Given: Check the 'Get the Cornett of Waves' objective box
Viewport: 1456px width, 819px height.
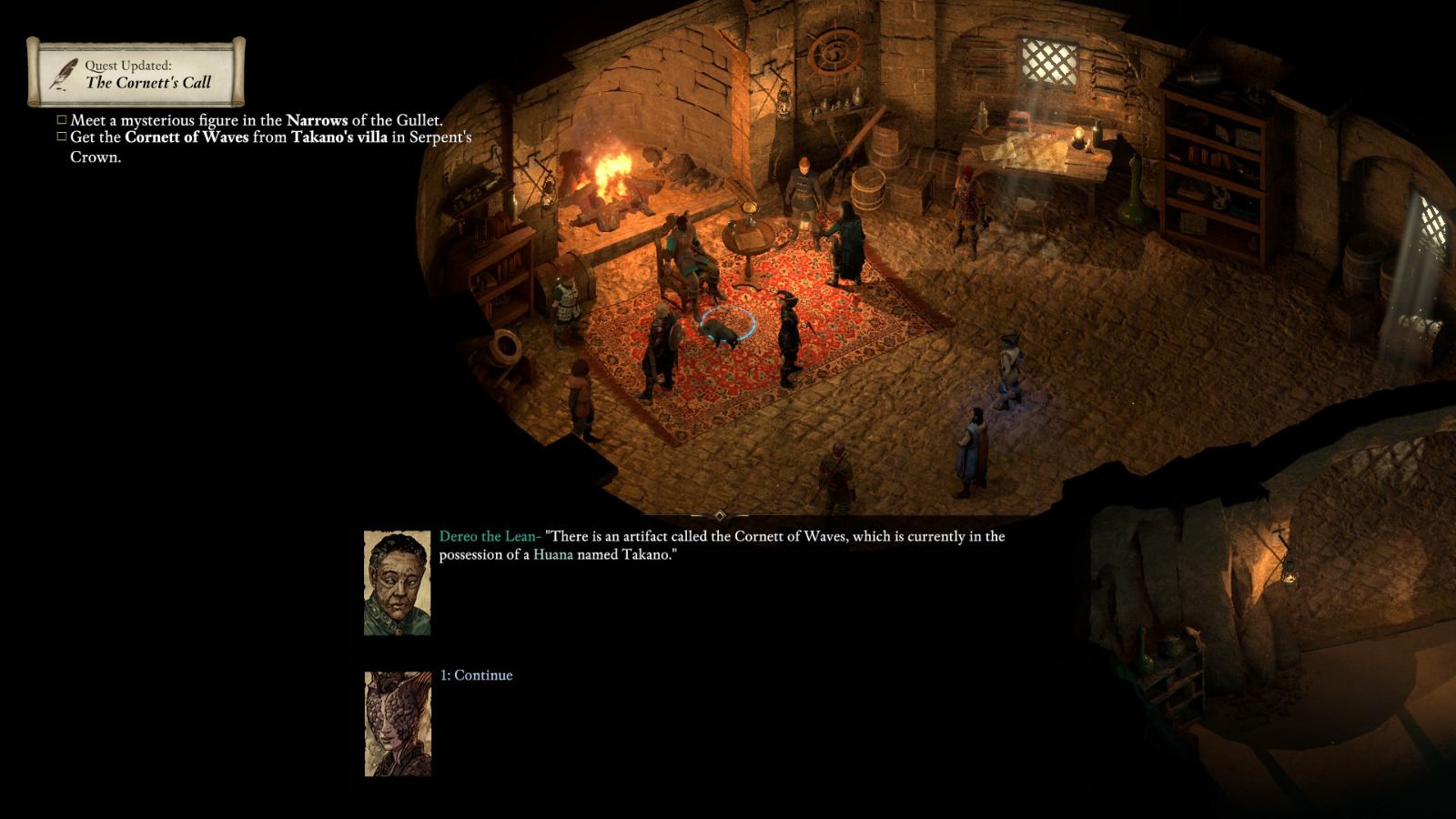Looking at the screenshot, I should pyautogui.click(x=62, y=135).
